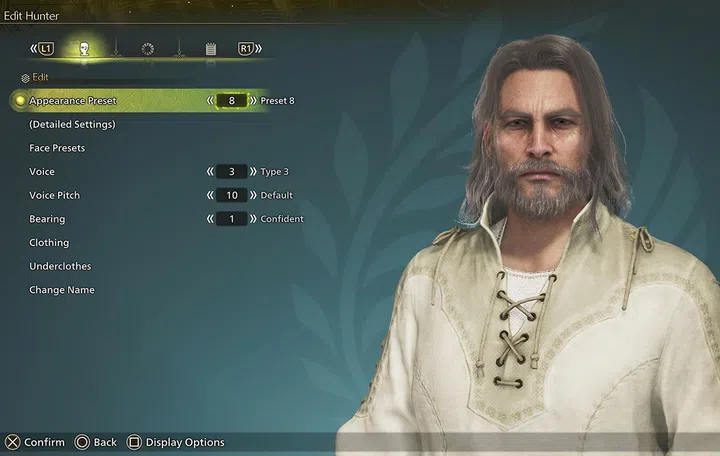Screen dimensions: 720x456
Task: Lower the Voice Pitch value
Action: click(x=210, y=195)
